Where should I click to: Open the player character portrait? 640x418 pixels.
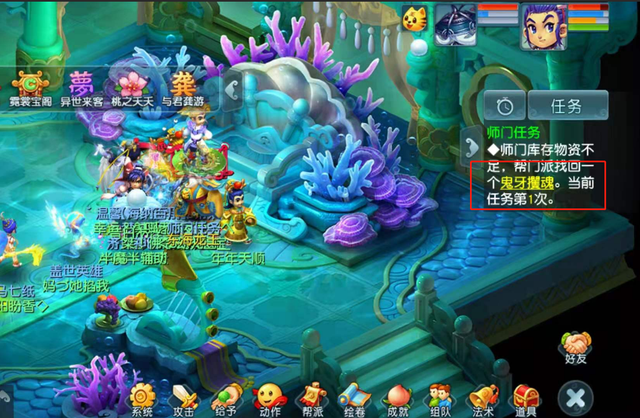tap(542, 25)
